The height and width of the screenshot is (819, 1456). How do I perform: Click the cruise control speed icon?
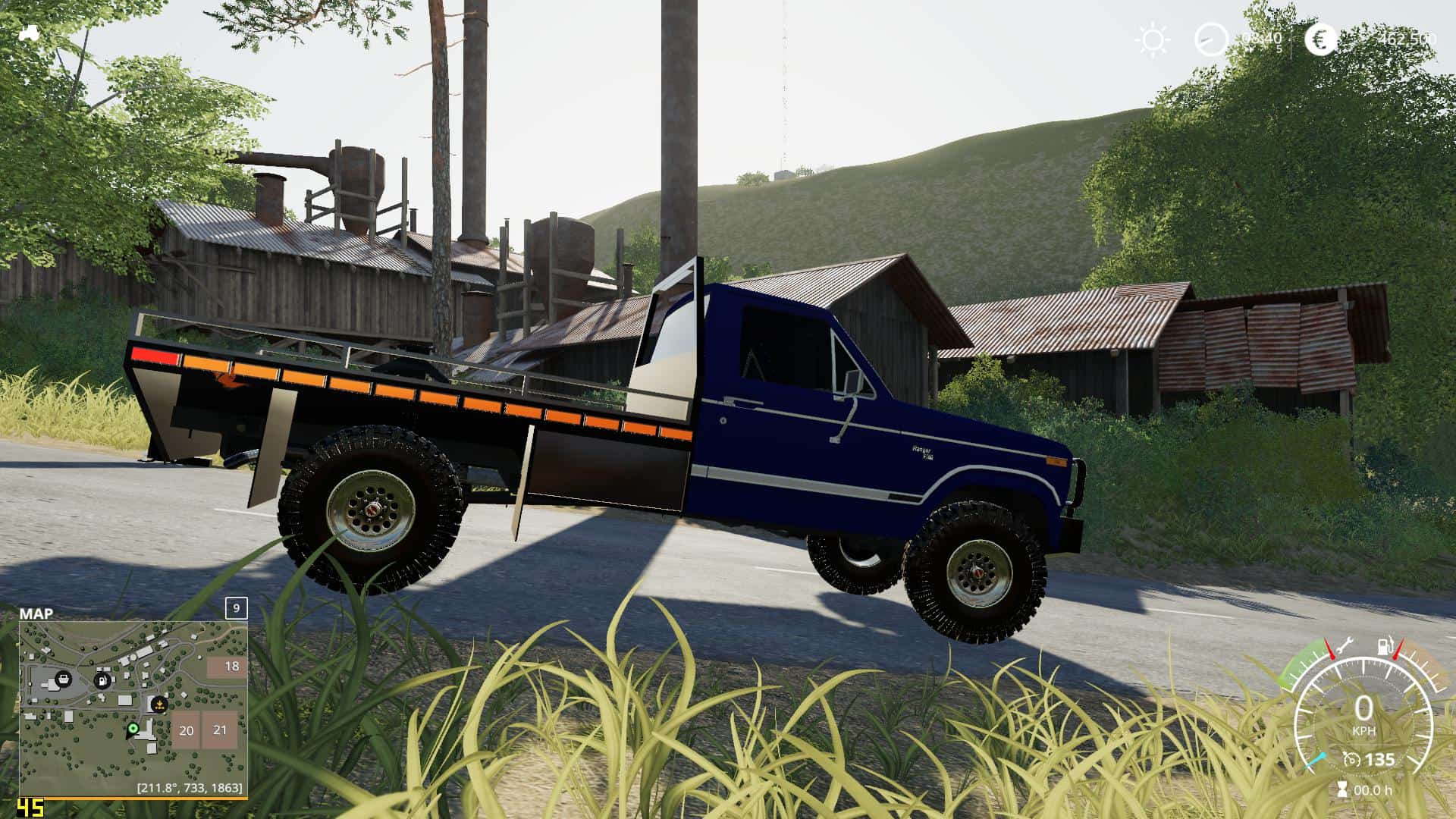(1351, 759)
